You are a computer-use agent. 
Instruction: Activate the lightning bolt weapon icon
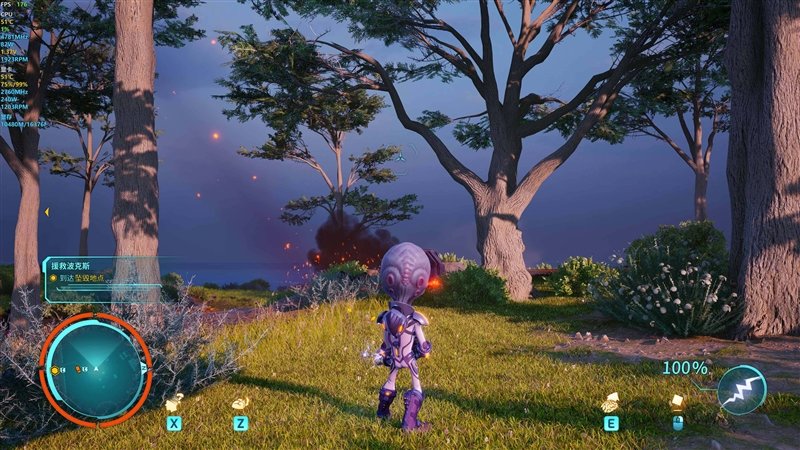pyautogui.click(x=742, y=390)
